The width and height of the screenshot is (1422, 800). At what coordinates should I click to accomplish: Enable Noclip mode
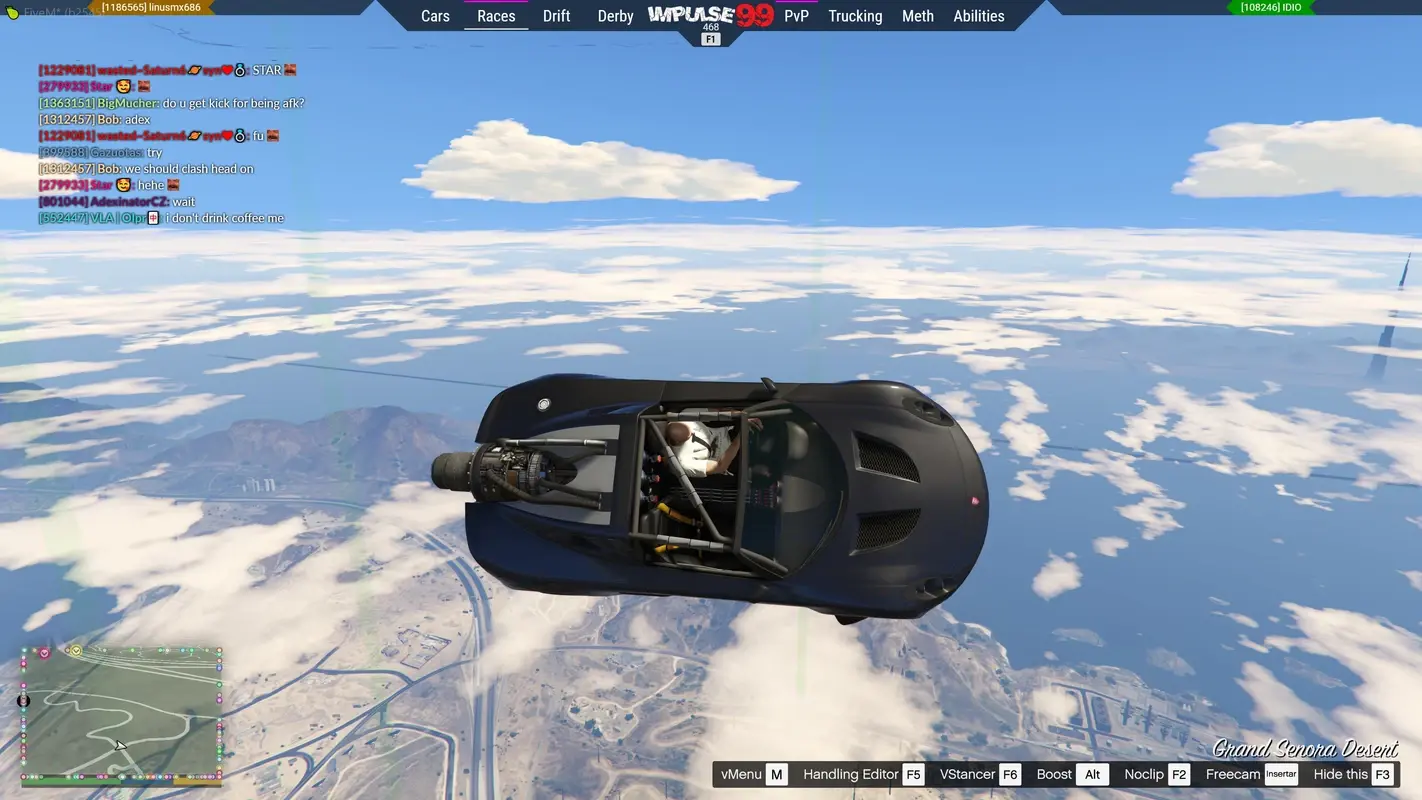[1144, 774]
